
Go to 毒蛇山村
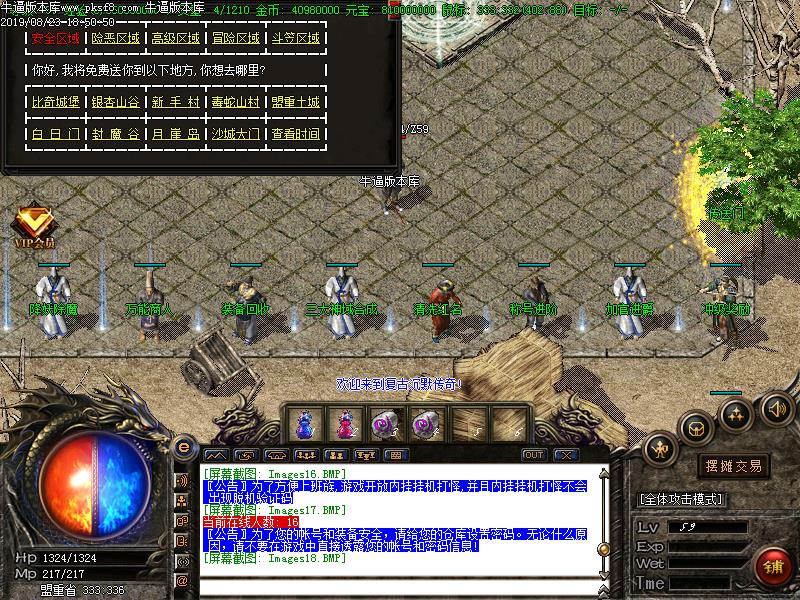[235, 103]
